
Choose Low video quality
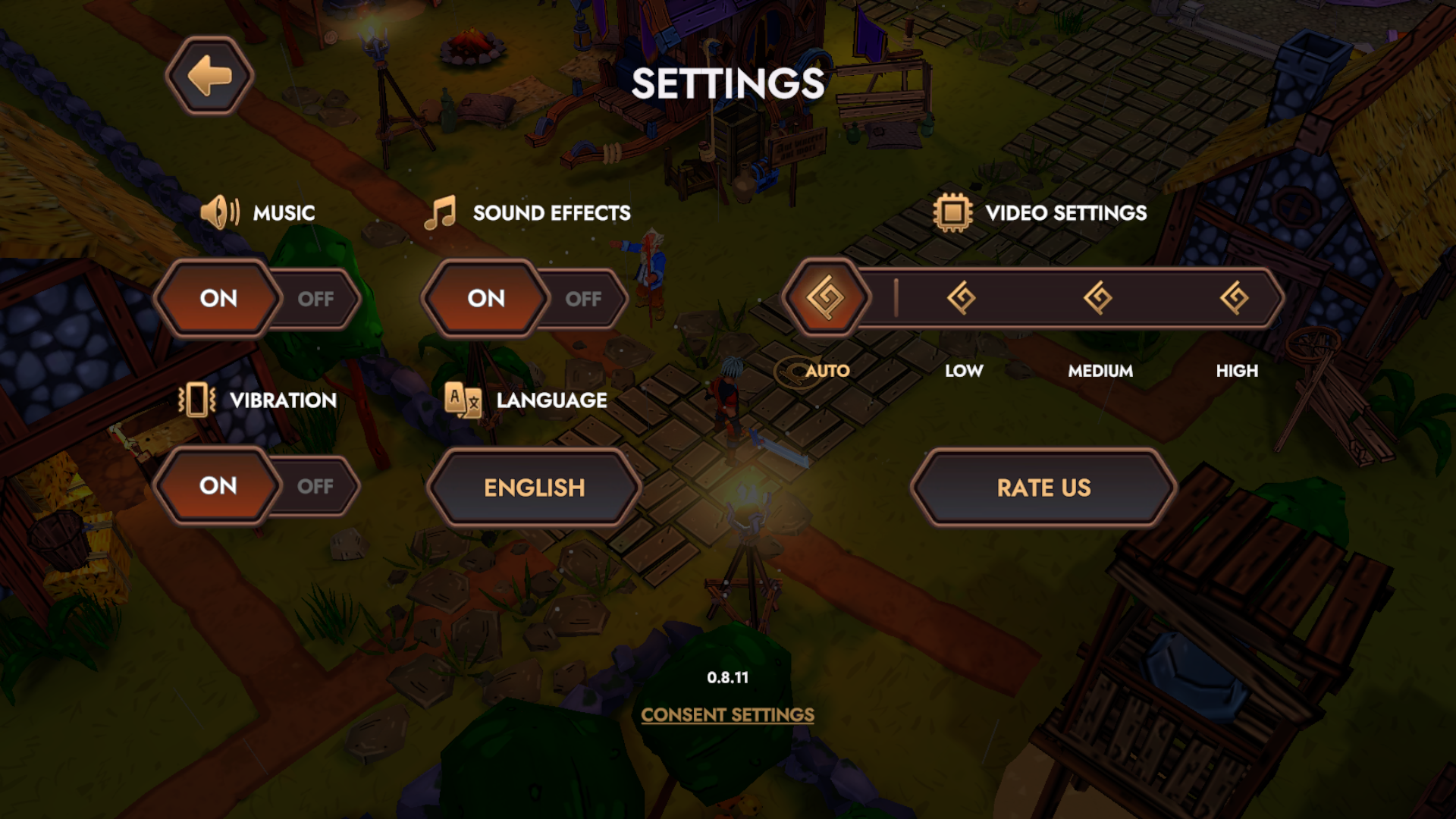(x=962, y=298)
